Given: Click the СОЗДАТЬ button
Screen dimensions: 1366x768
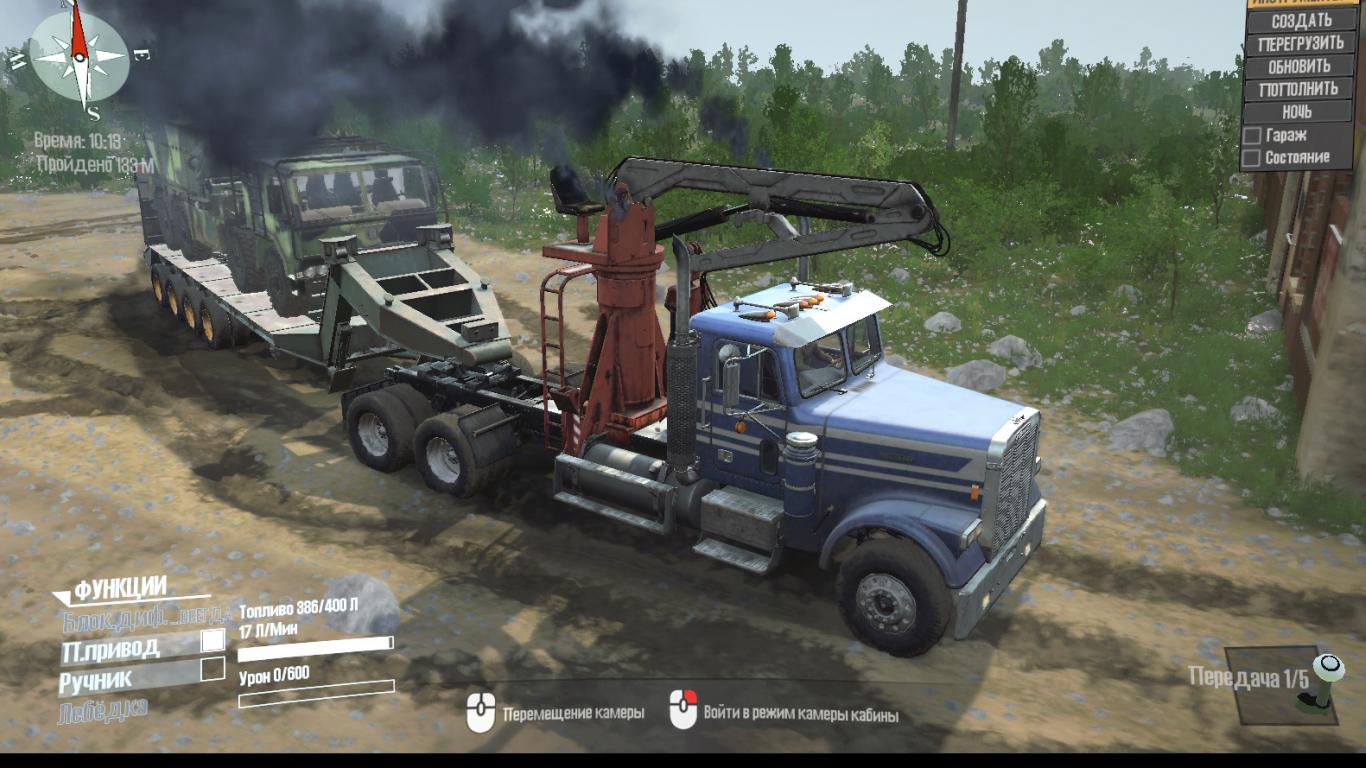Looking at the screenshot, I should click(x=1300, y=20).
